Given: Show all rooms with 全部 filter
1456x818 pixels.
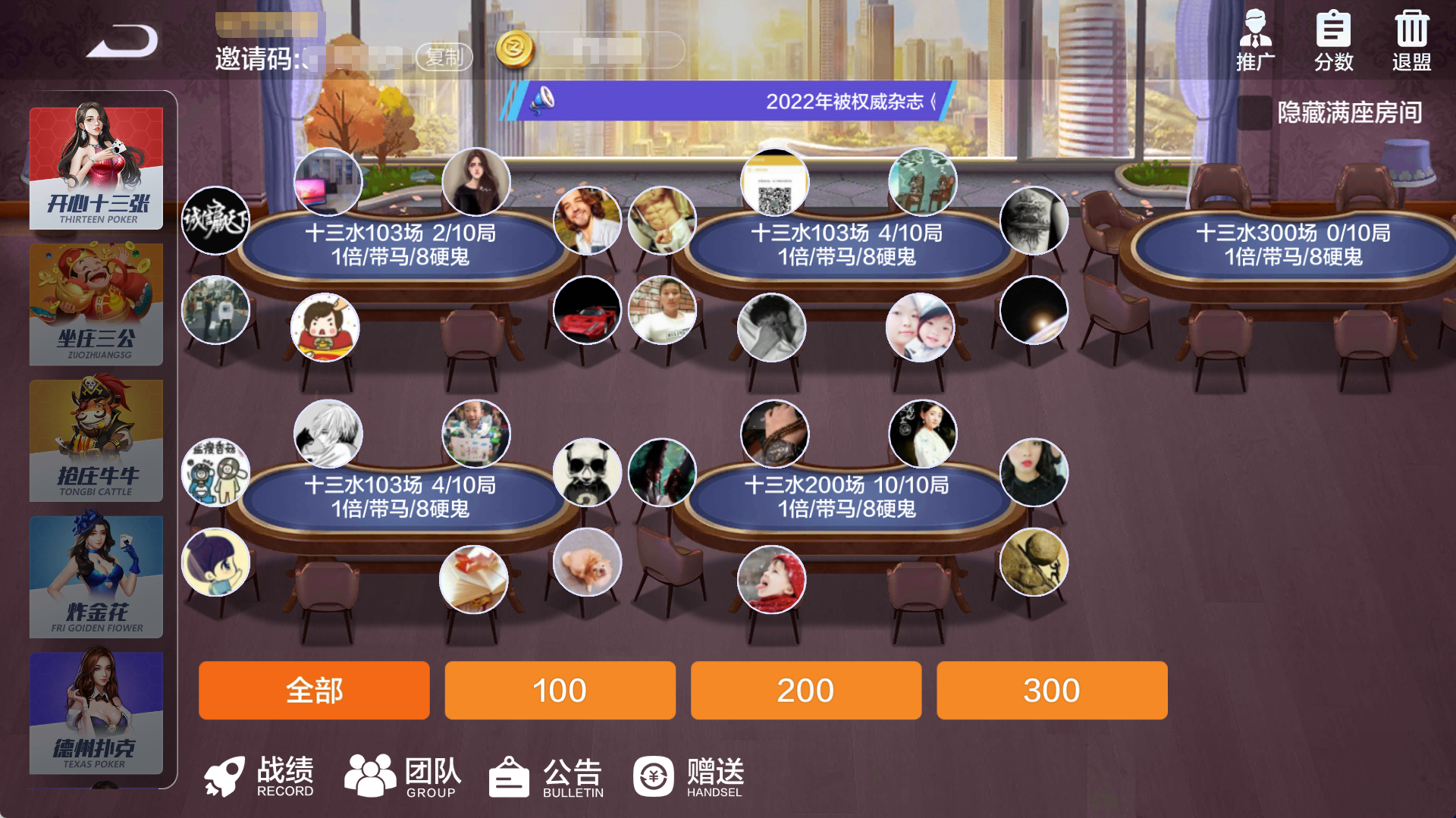Looking at the screenshot, I should click(x=314, y=691).
